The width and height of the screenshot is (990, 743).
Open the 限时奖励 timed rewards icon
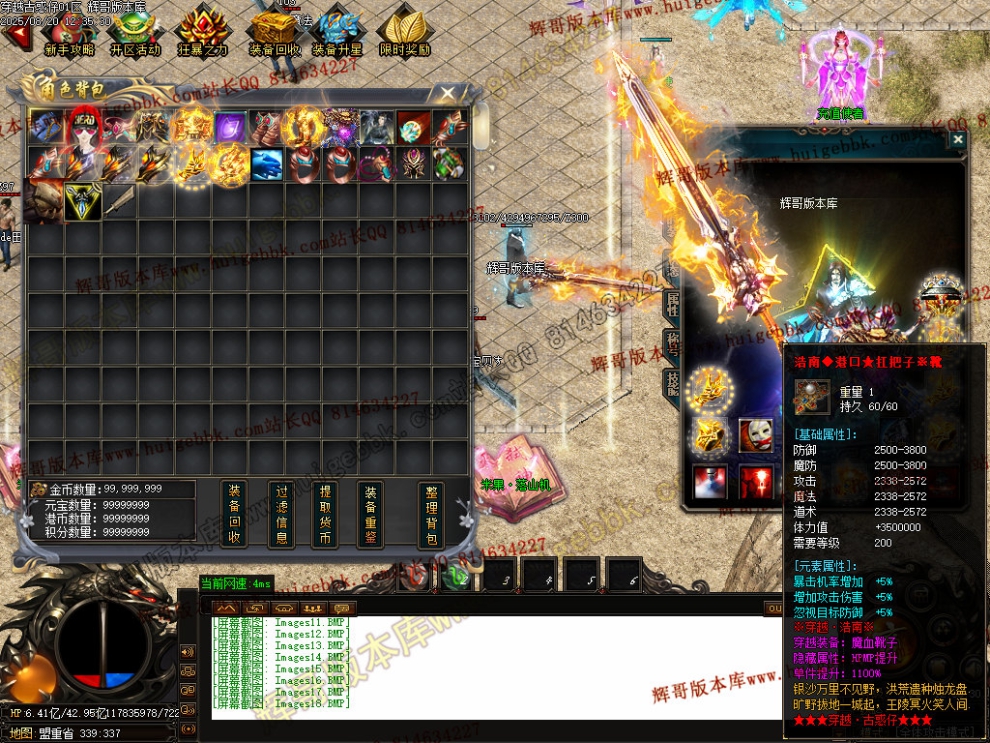coord(405,31)
